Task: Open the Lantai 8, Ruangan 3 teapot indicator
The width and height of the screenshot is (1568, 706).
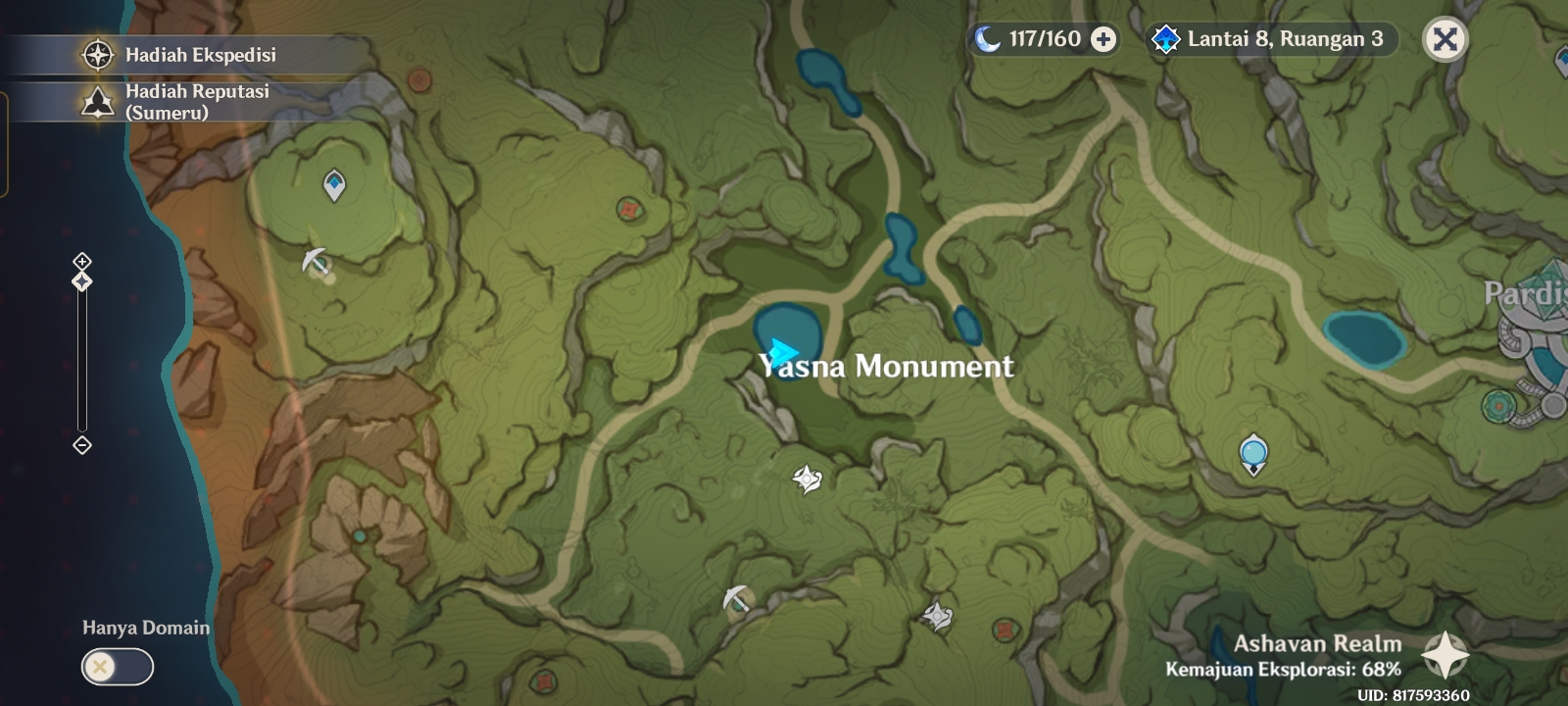Action: 1264,41
